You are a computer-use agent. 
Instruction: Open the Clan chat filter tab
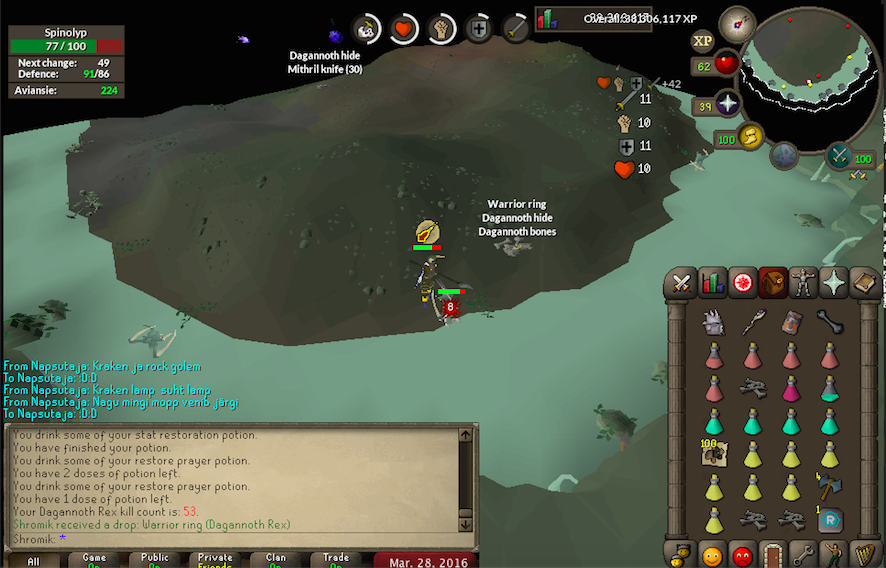[x=275, y=559]
